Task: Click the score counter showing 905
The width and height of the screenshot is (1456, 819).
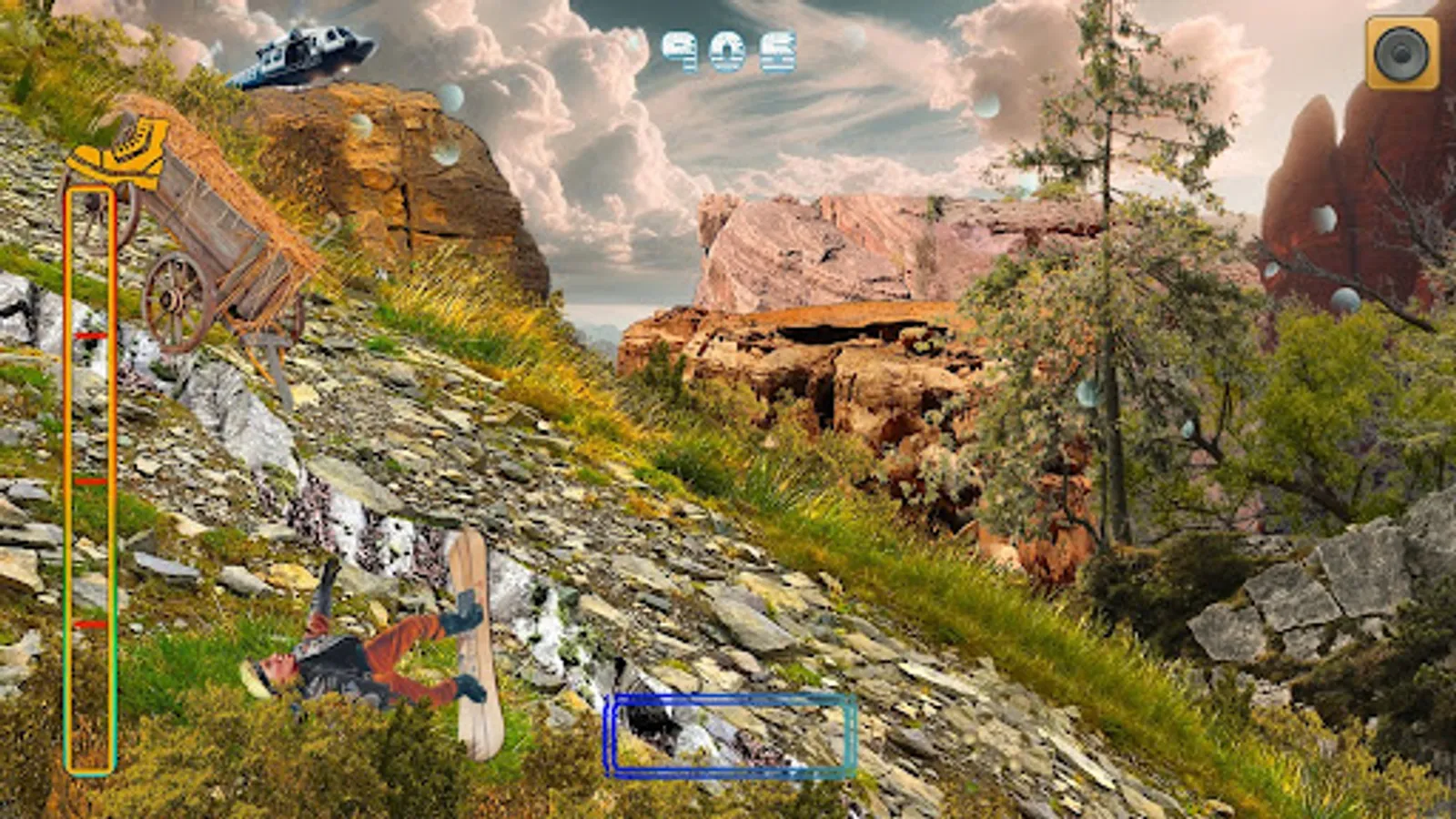Action: click(728, 50)
